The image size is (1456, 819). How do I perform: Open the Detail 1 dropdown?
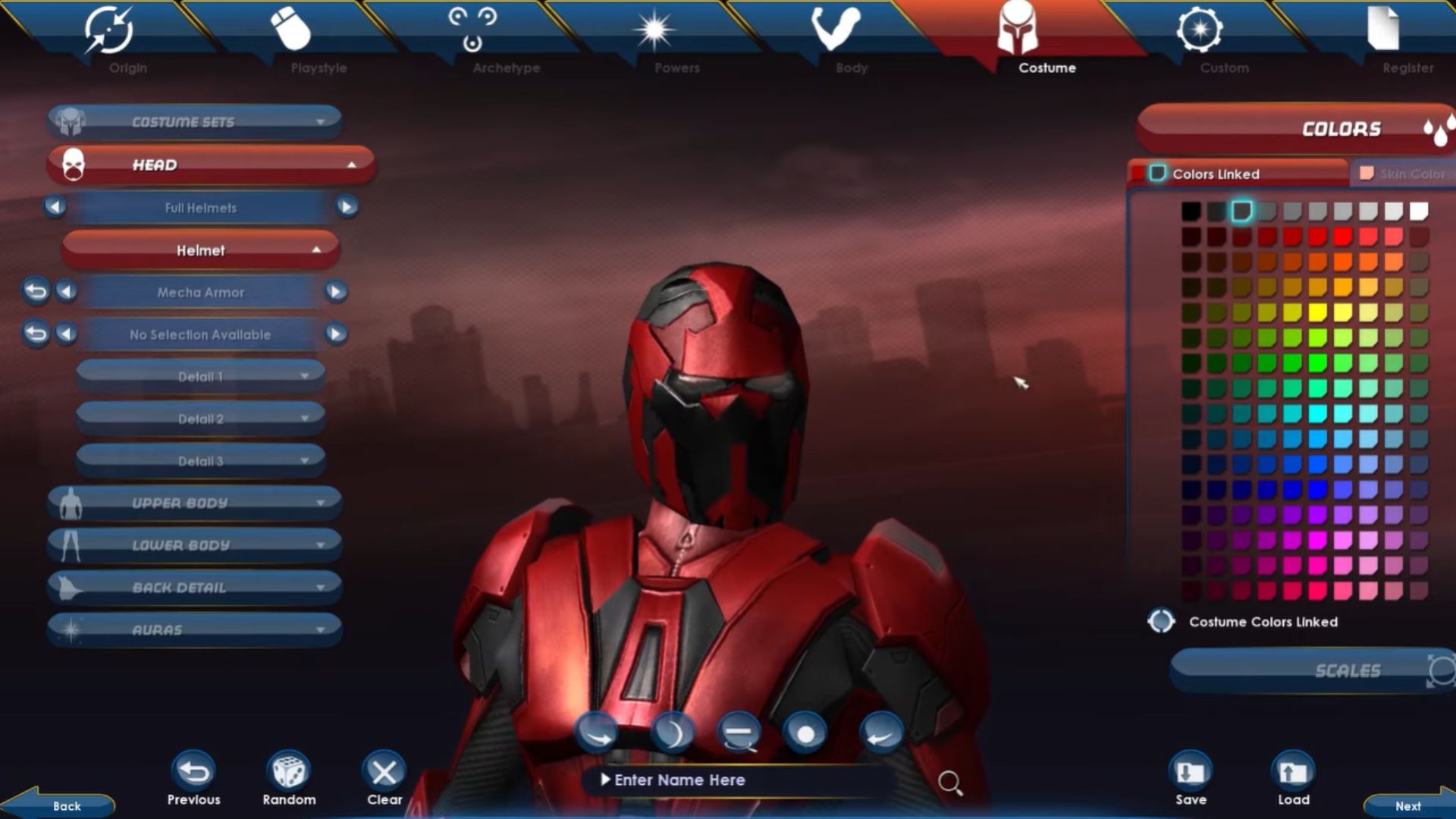(x=201, y=376)
